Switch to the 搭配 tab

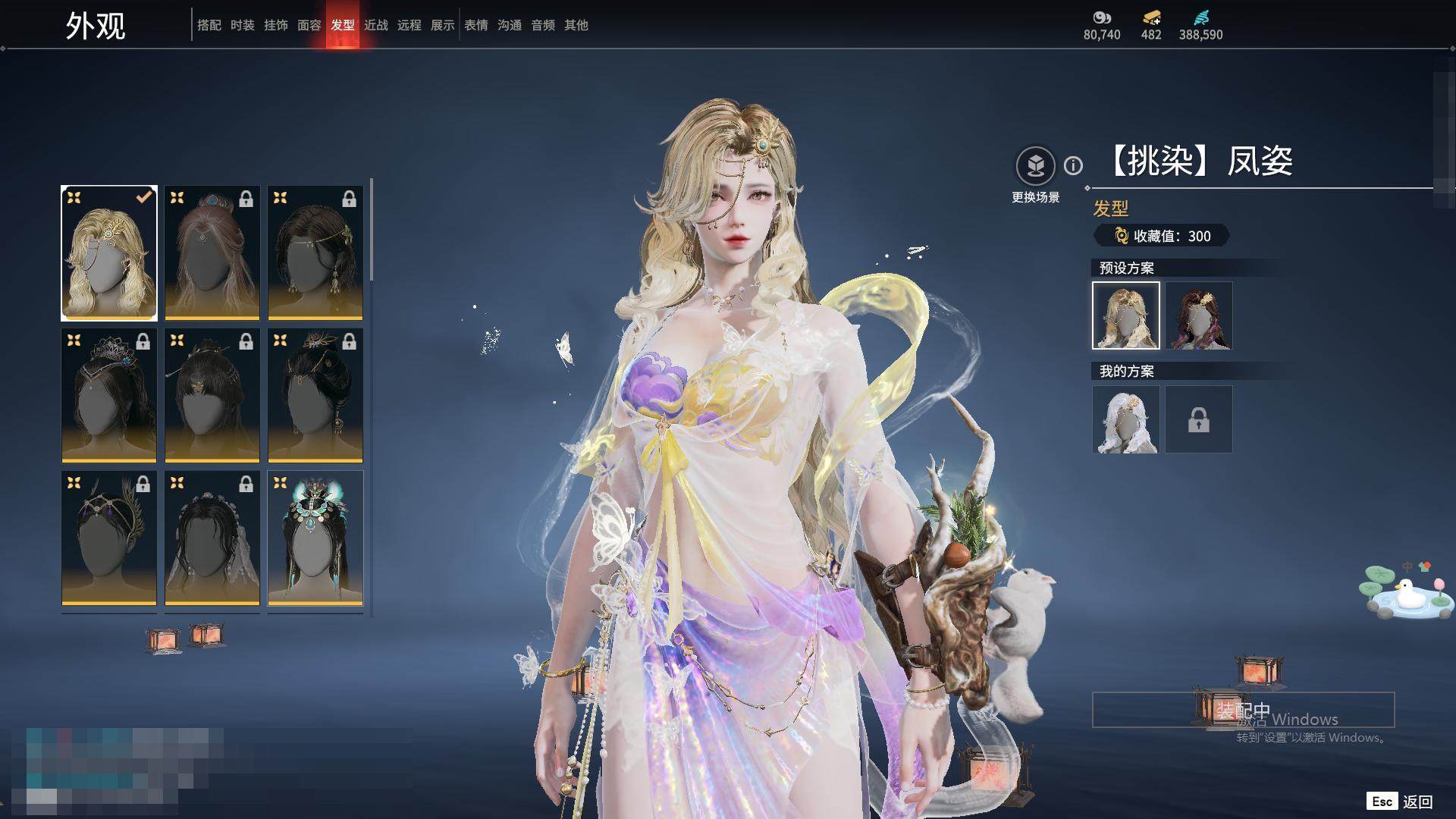209,25
